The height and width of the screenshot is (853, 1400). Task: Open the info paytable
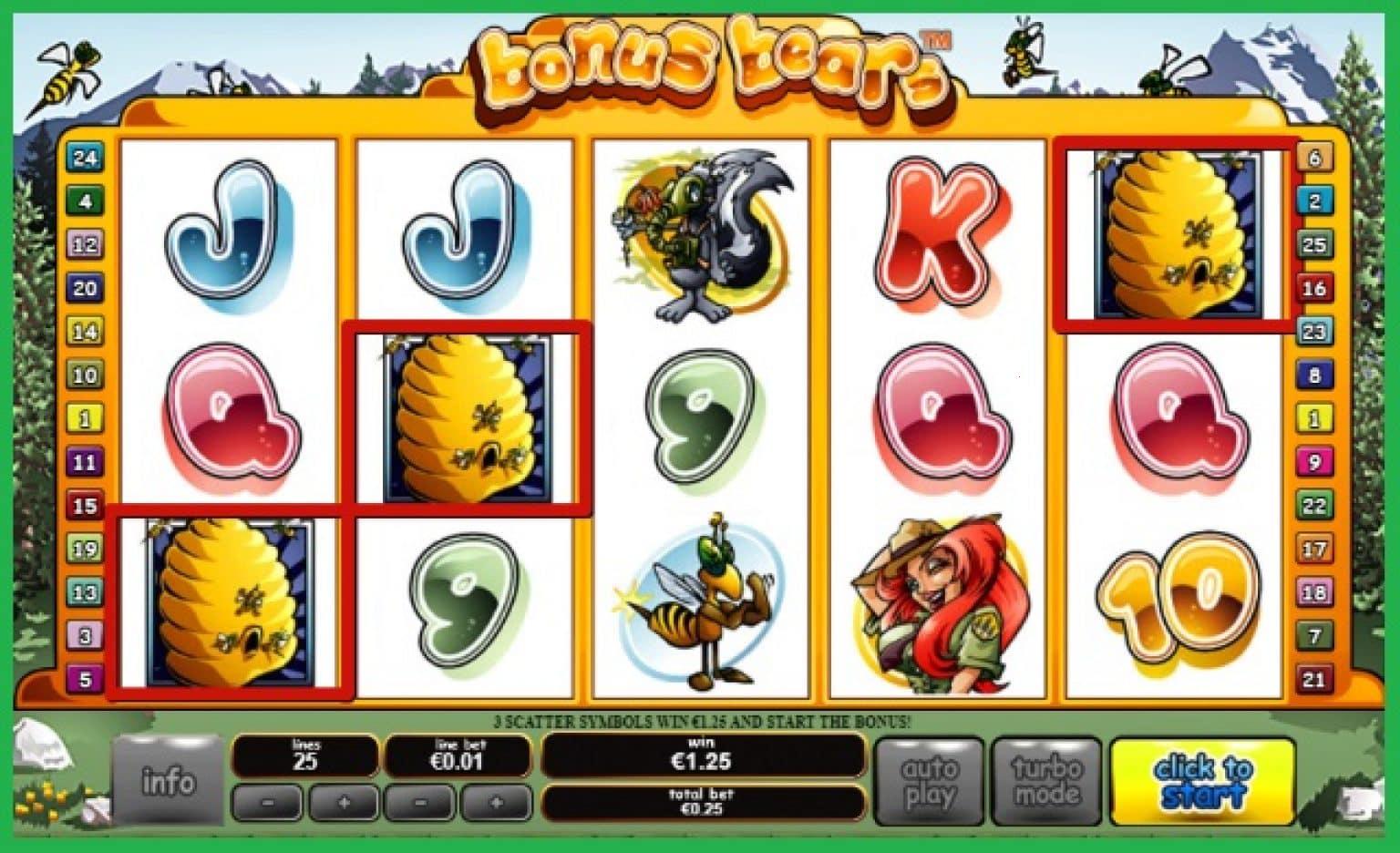pyautogui.click(x=168, y=781)
